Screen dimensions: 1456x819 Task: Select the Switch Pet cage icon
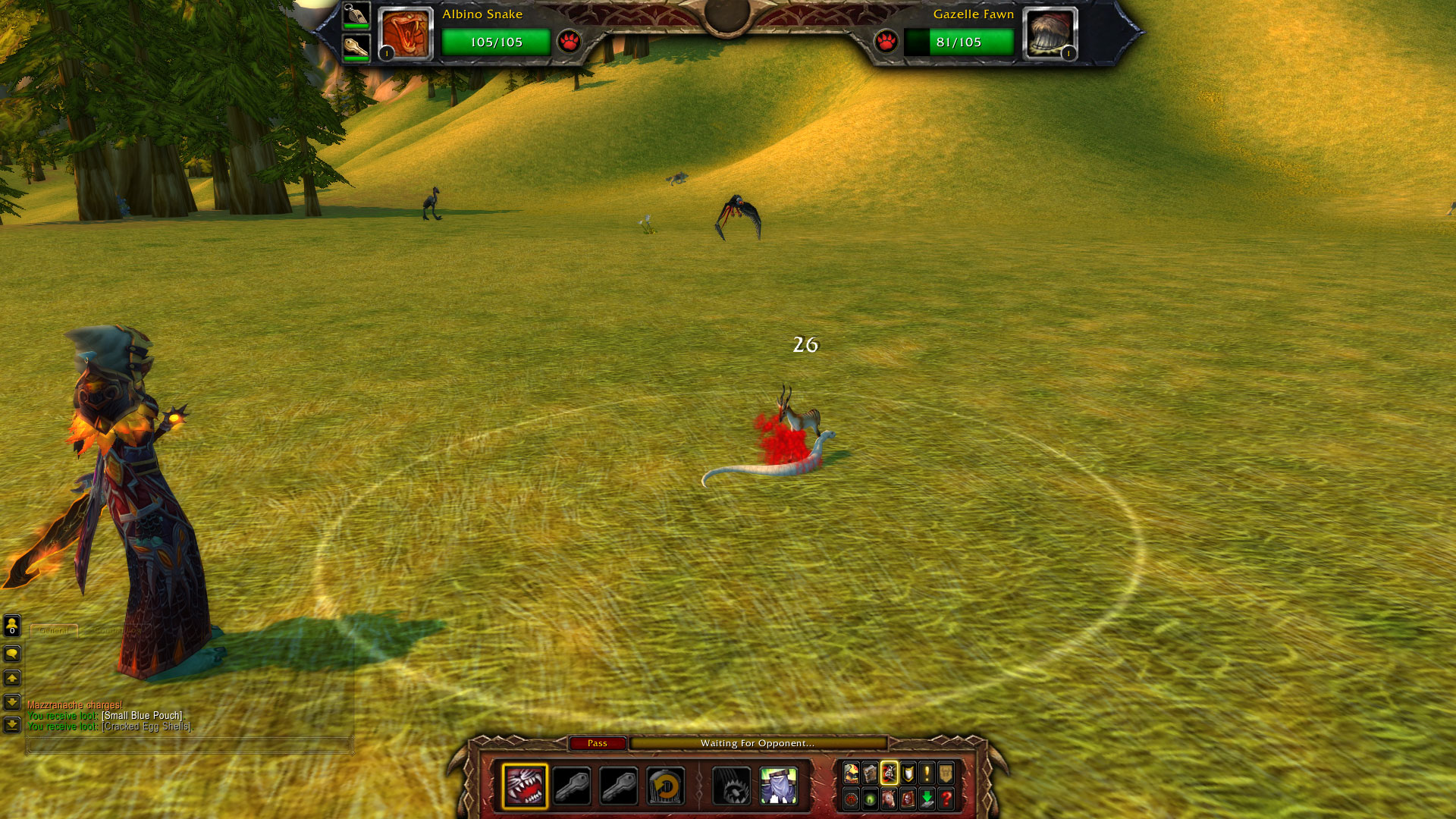[665, 786]
